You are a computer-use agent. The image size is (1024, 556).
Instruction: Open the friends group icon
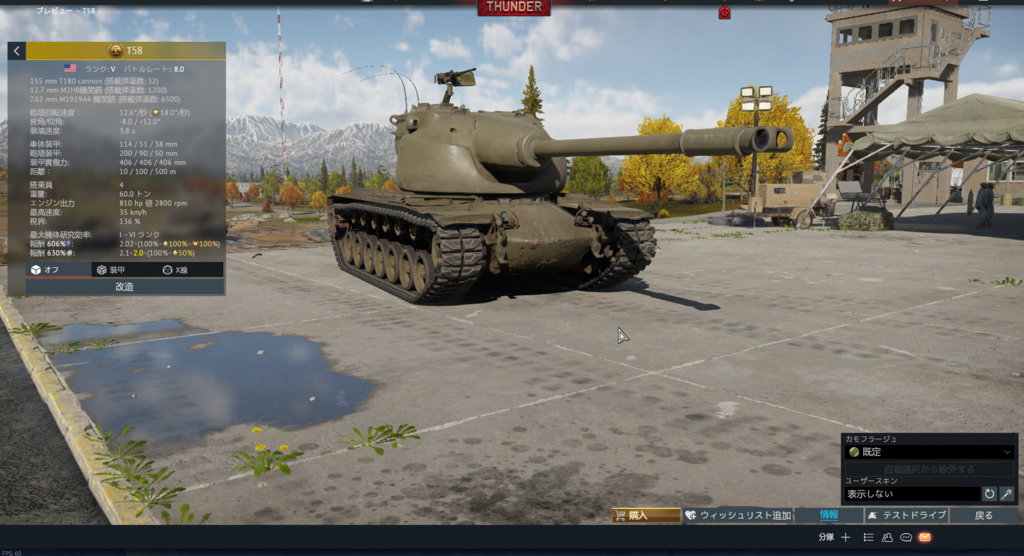click(887, 538)
